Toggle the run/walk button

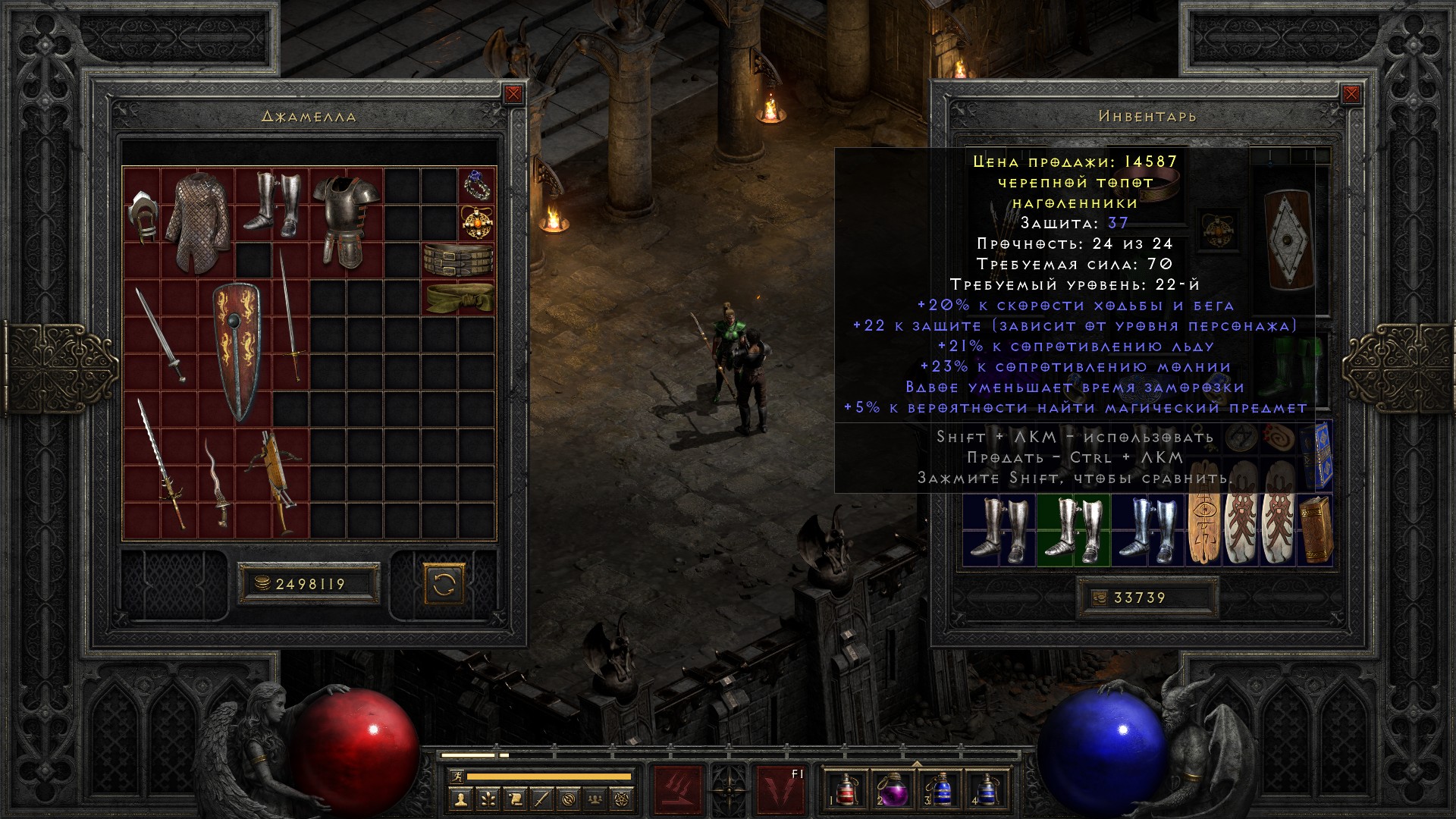pos(456,776)
